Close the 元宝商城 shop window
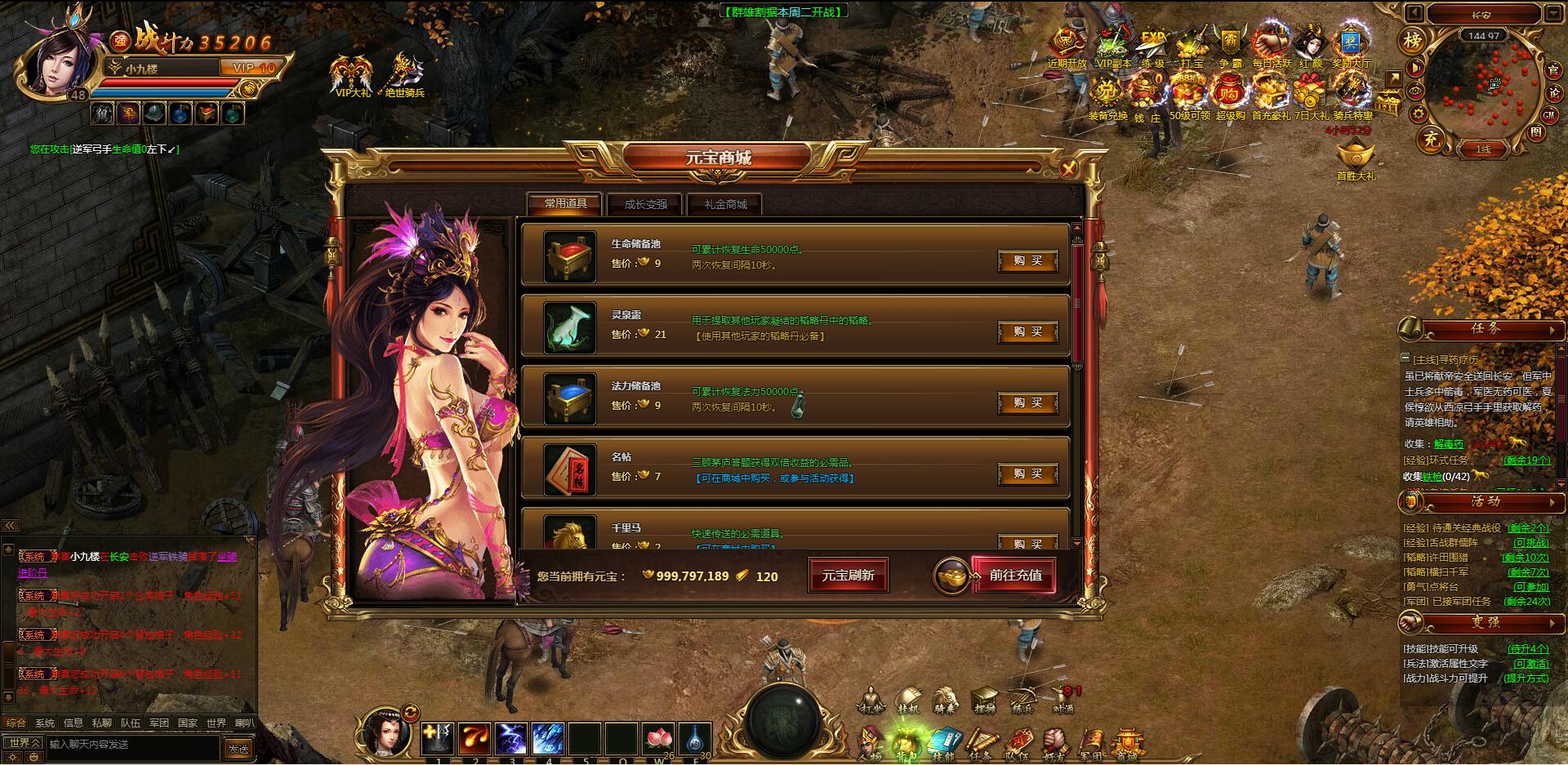 tap(1068, 169)
